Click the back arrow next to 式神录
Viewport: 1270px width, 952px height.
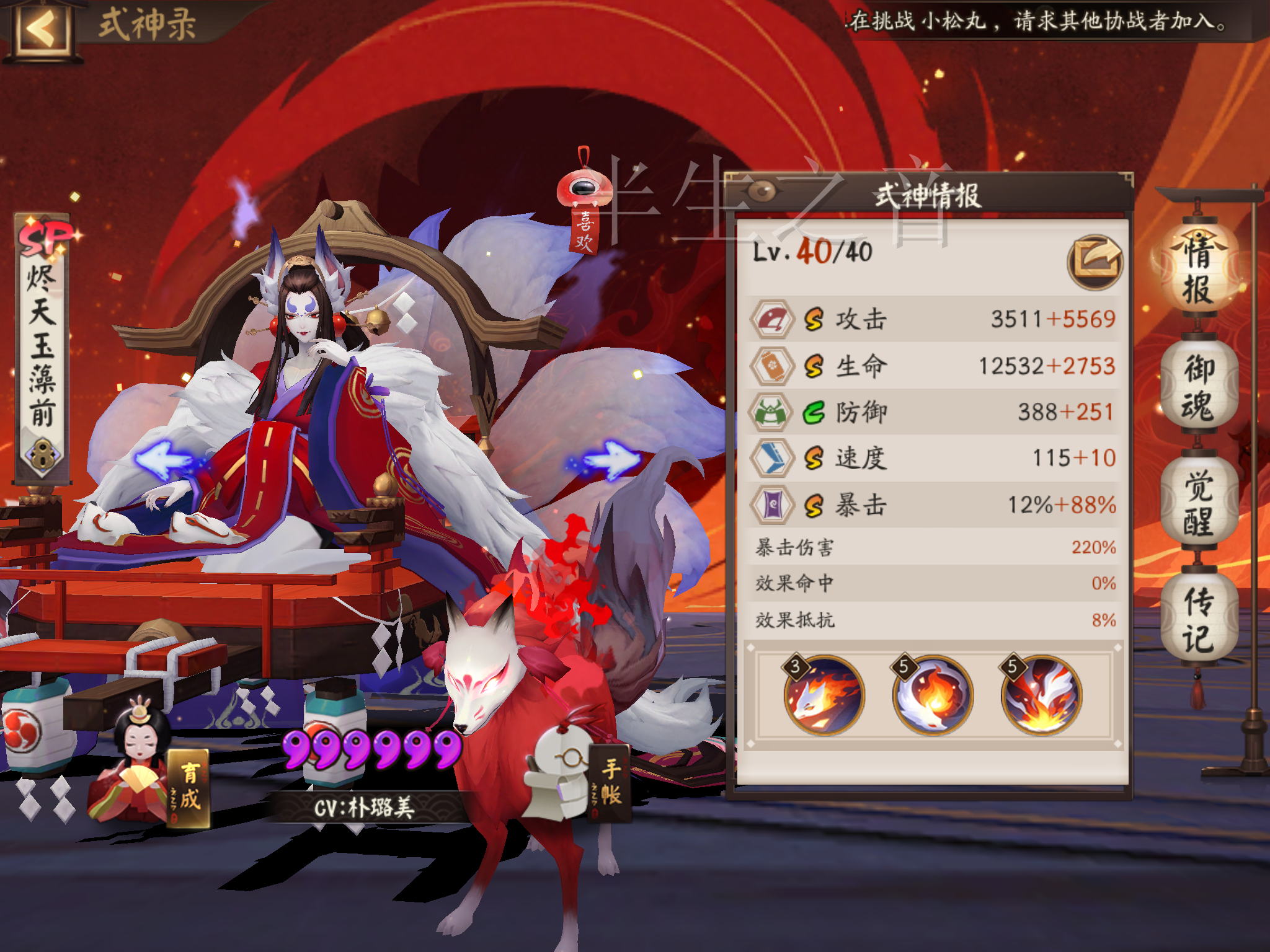pyautogui.click(x=43, y=28)
